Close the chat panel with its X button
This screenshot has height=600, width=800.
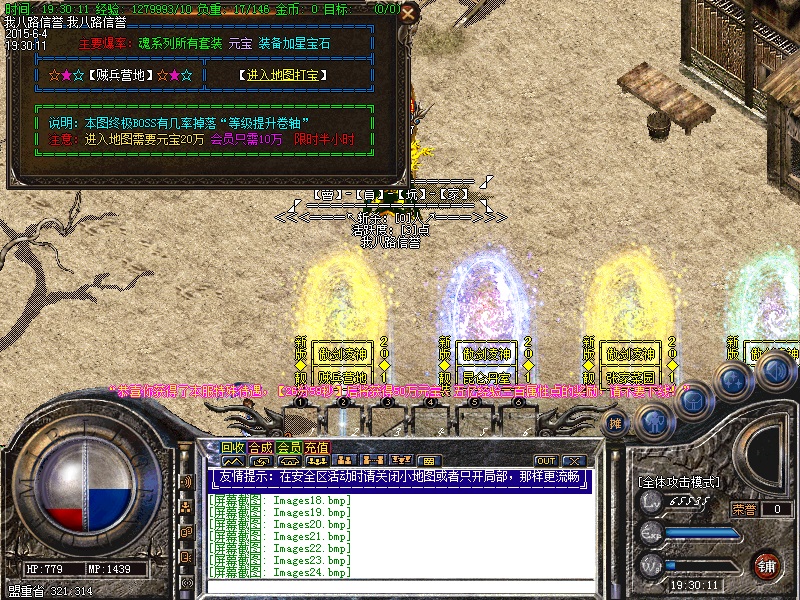(573, 461)
